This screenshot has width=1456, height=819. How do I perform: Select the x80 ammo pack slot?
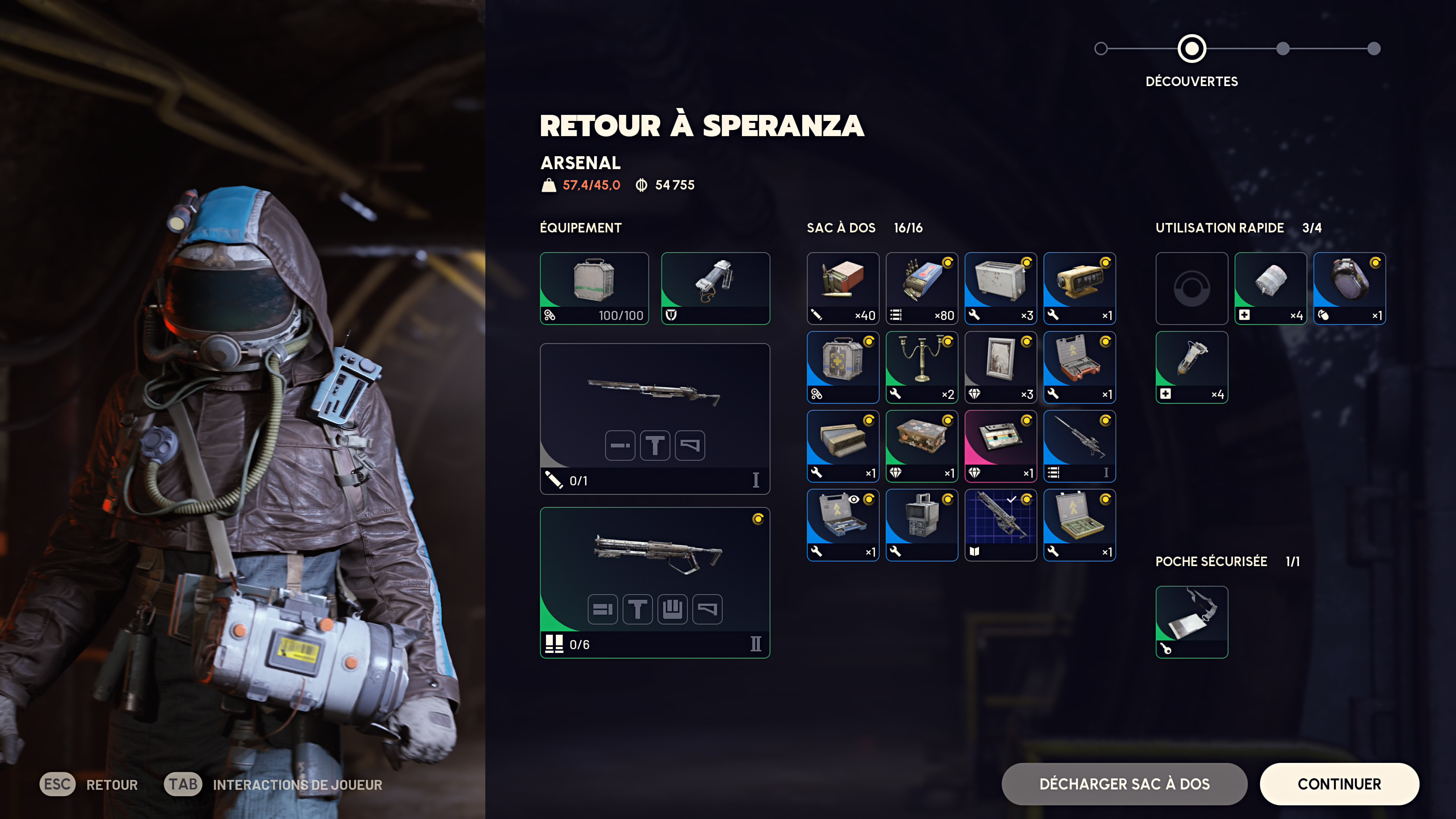[921, 288]
